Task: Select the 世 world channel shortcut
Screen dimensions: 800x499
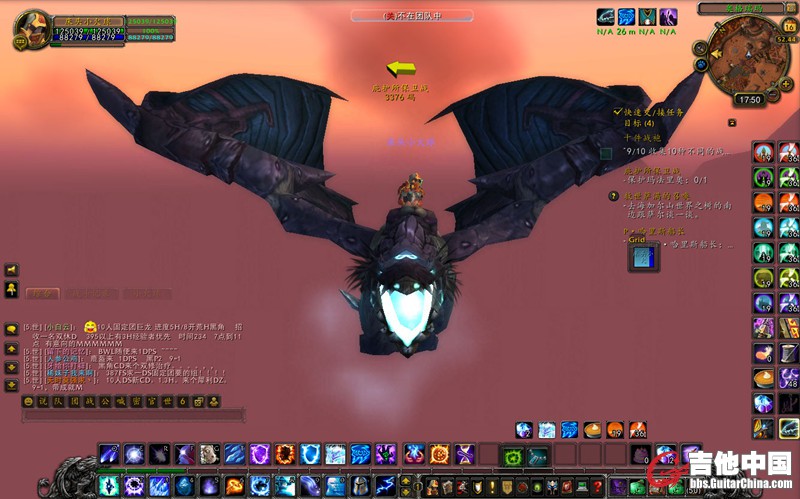Action: click(x=169, y=401)
